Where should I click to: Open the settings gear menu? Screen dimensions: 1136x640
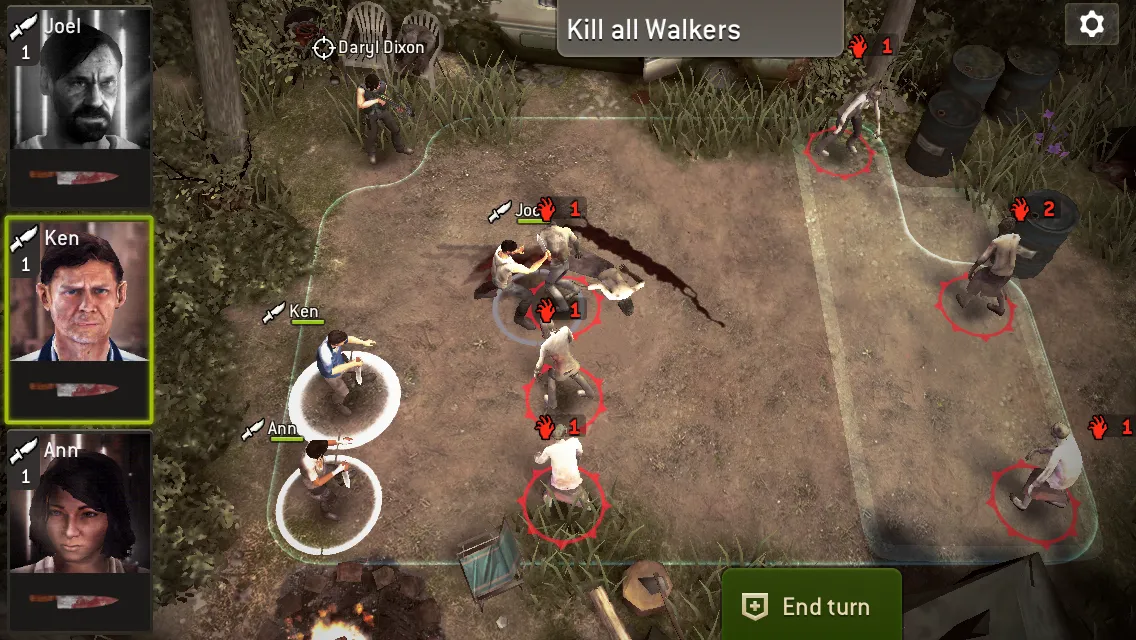pos(1091,24)
